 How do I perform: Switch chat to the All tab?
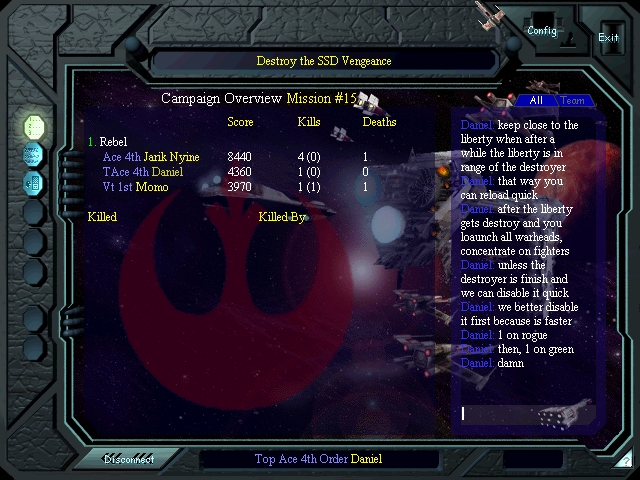[536, 100]
